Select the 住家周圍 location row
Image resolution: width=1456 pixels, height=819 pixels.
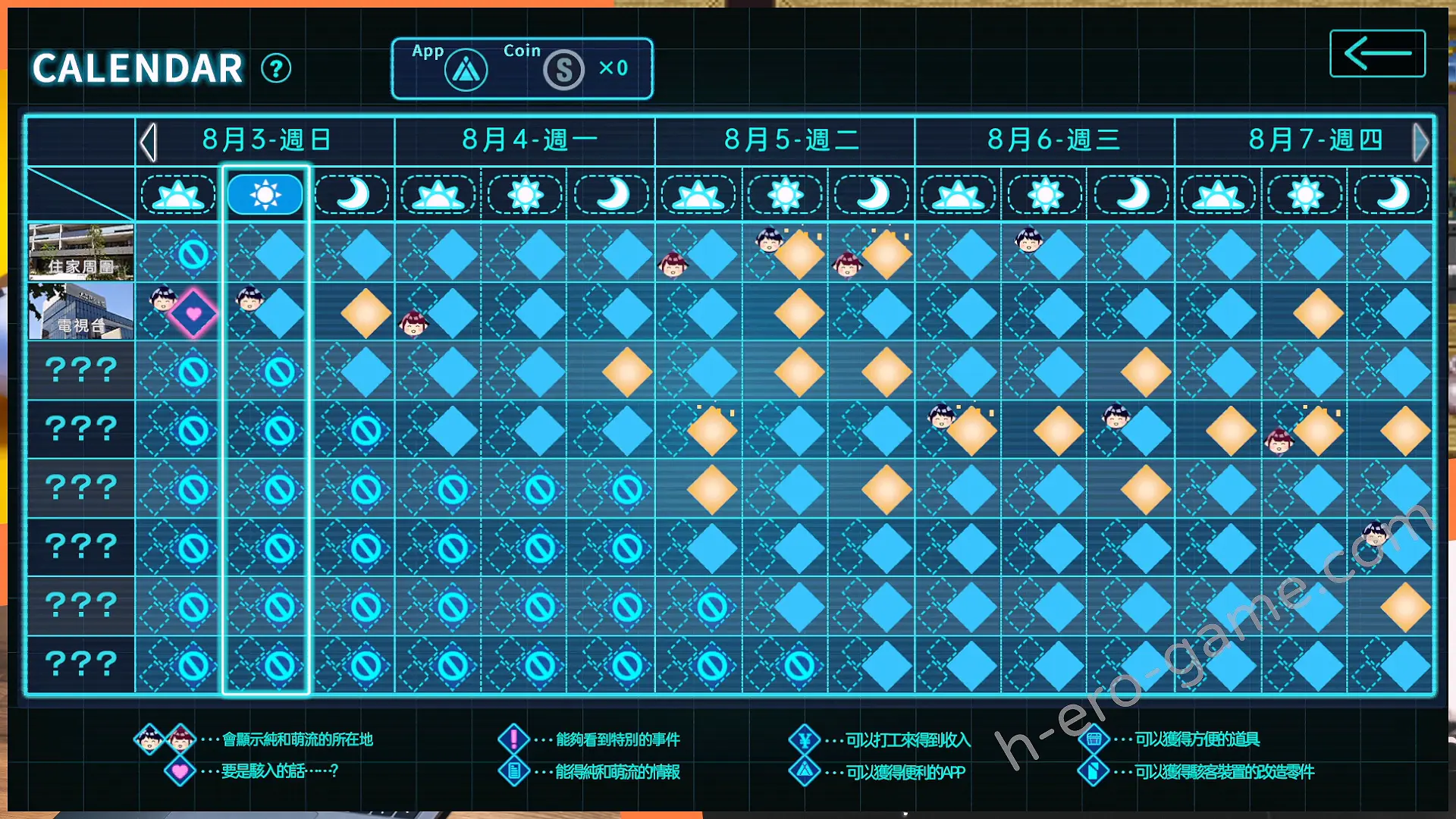[x=81, y=253]
